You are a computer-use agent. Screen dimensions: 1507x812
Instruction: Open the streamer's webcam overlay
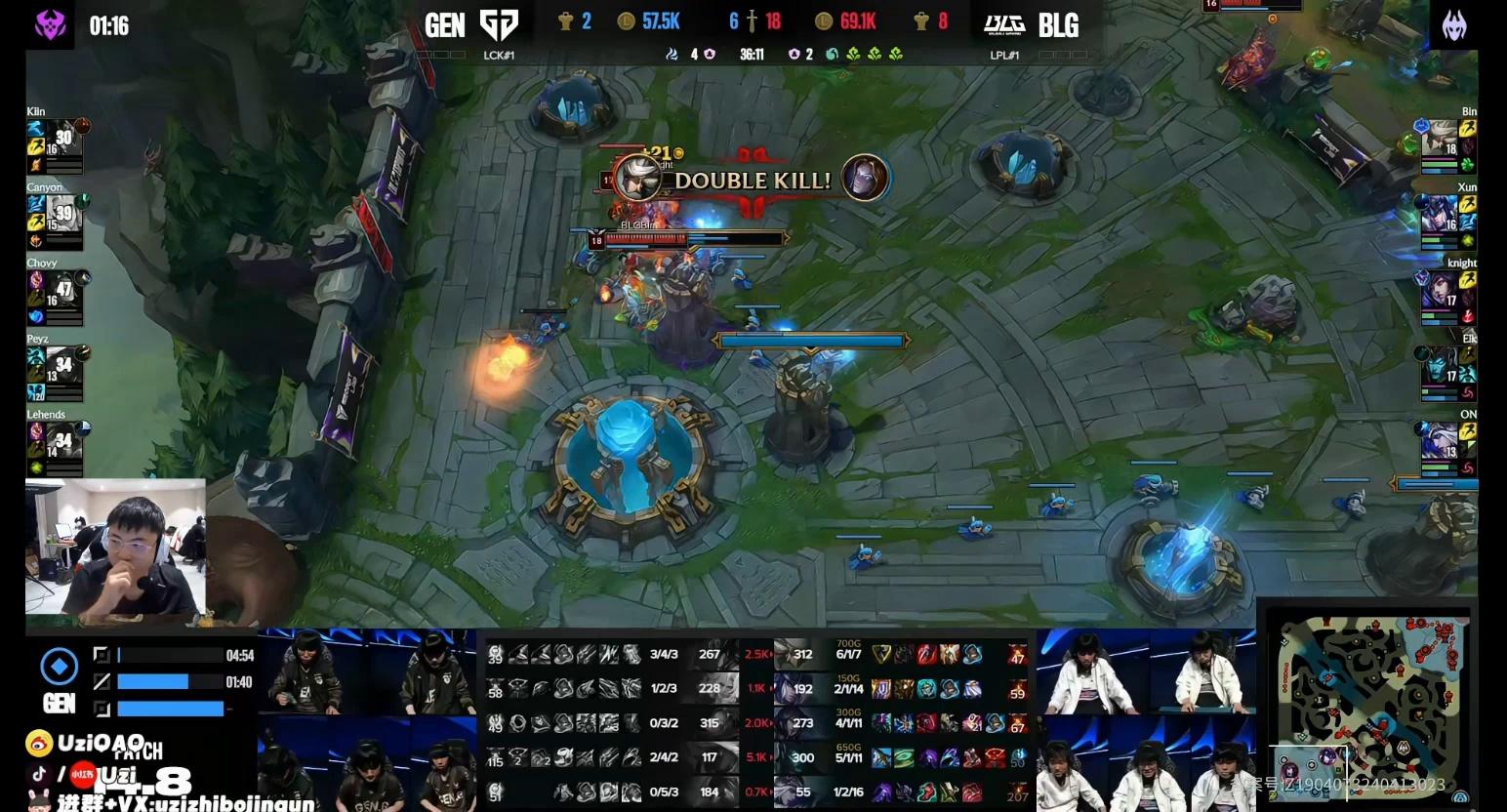(115, 548)
